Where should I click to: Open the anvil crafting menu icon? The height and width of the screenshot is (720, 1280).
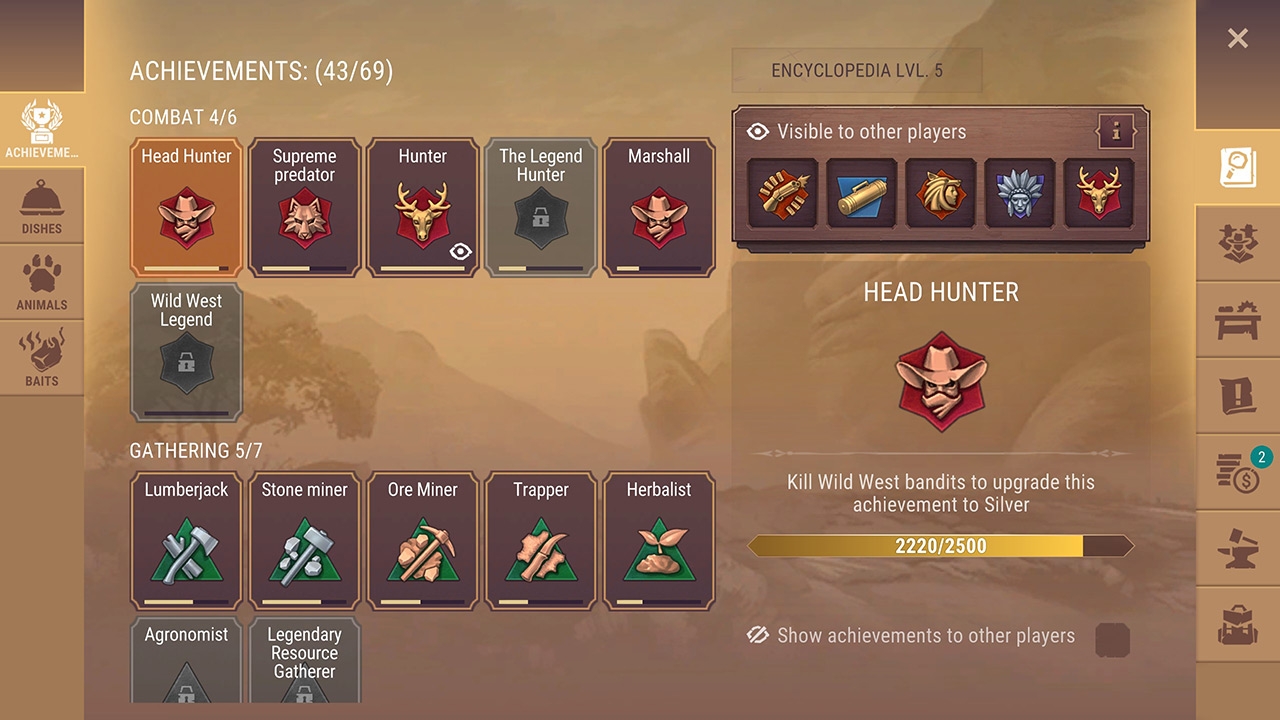pyautogui.click(x=1238, y=549)
